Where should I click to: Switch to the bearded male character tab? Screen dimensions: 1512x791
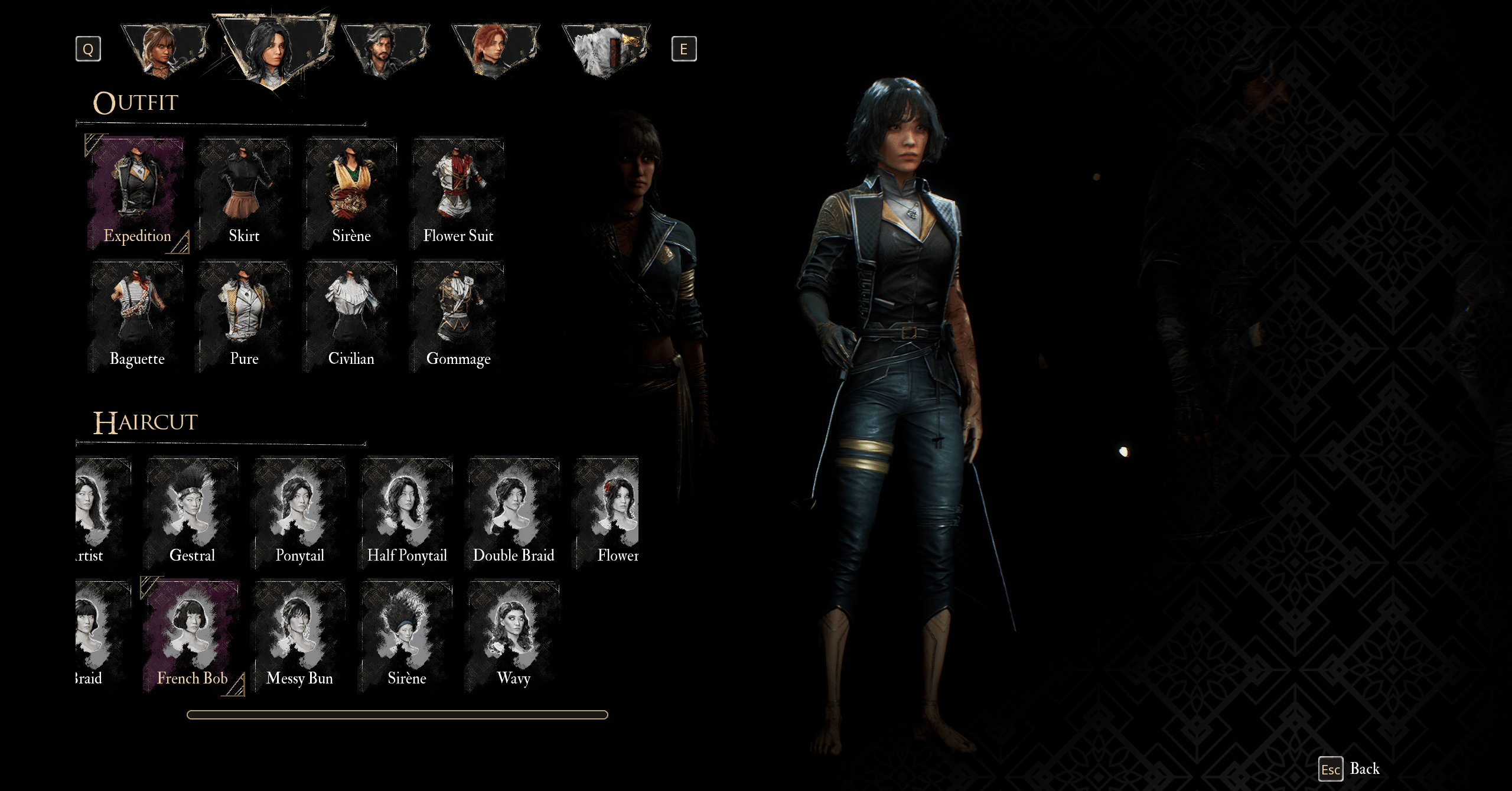384,50
